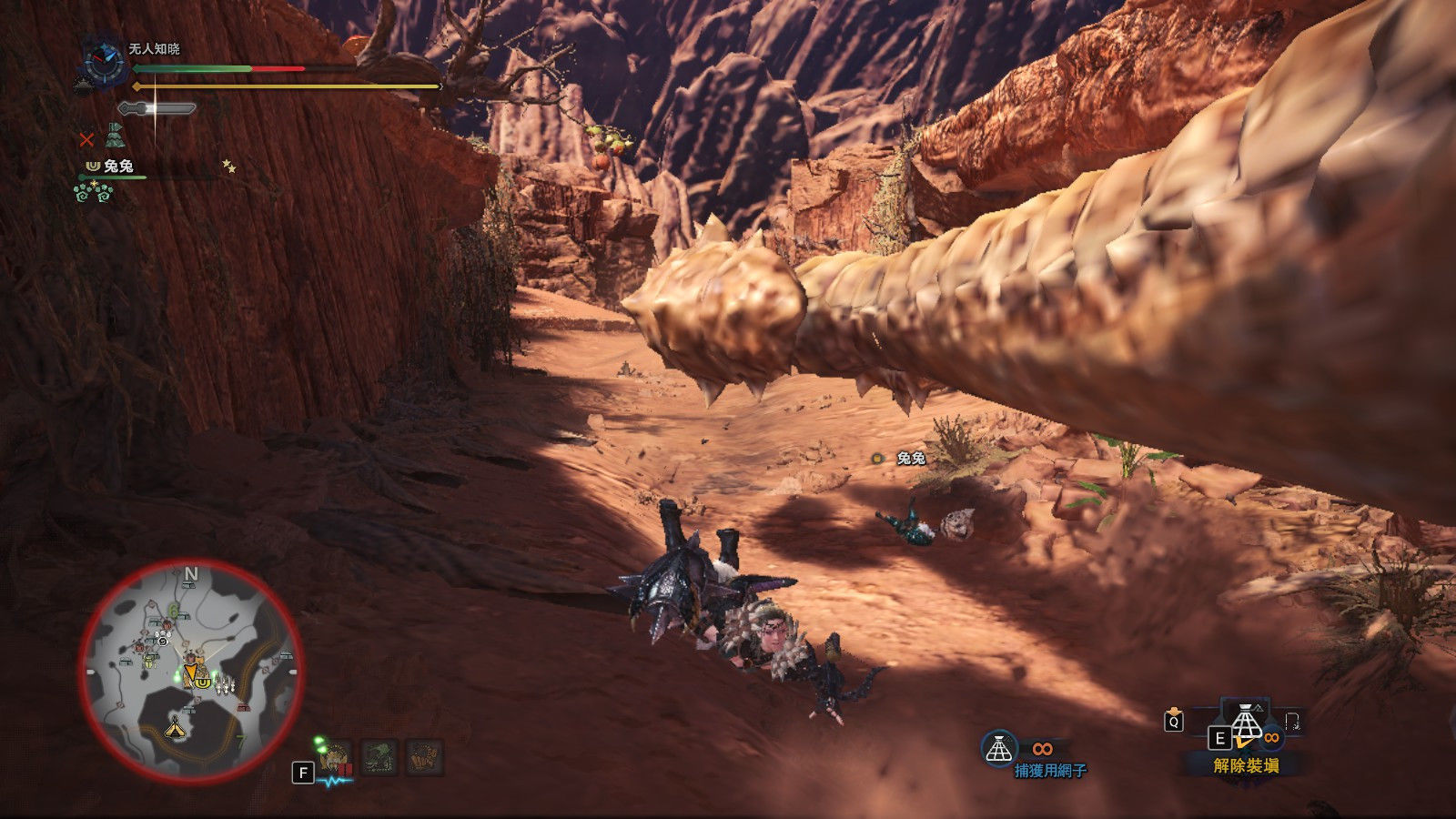The height and width of the screenshot is (819, 1456).
Task: Click the Palico 兔兔 name in party list
Action: (118, 166)
